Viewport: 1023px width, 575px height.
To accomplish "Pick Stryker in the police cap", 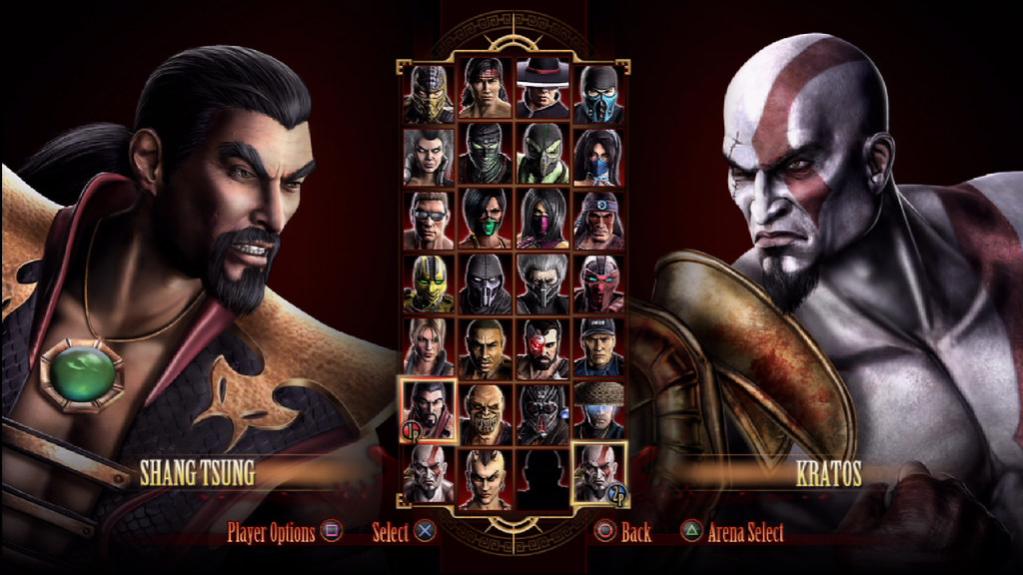I will coord(599,346).
